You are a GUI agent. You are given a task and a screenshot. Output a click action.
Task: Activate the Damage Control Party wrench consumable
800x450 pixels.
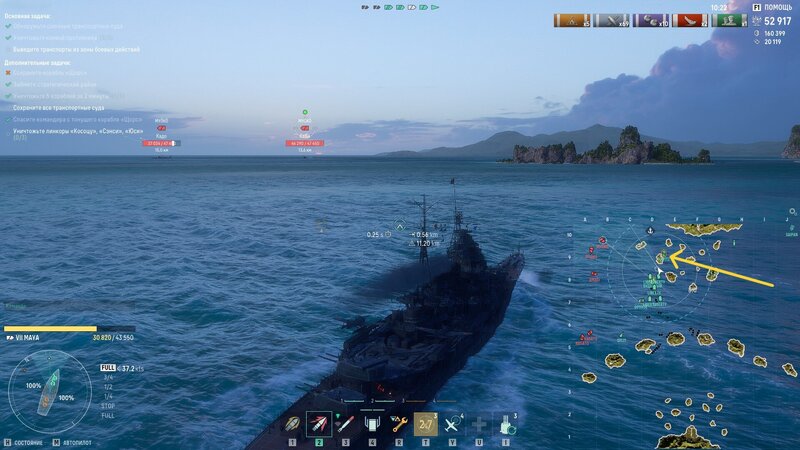pyautogui.click(x=398, y=423)
